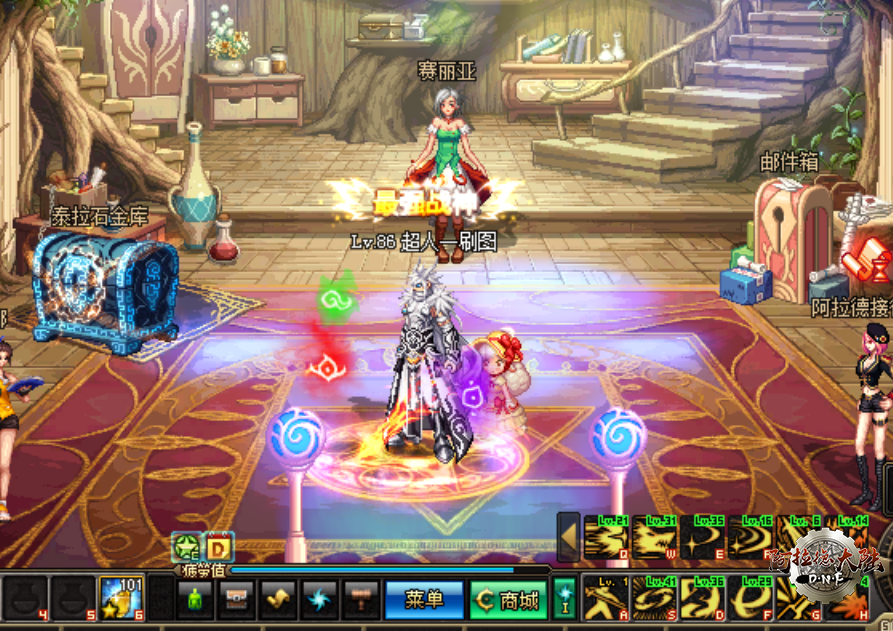893x631 pixels.
Task: Open the green character info icon
Action: (x=194, y=600)
